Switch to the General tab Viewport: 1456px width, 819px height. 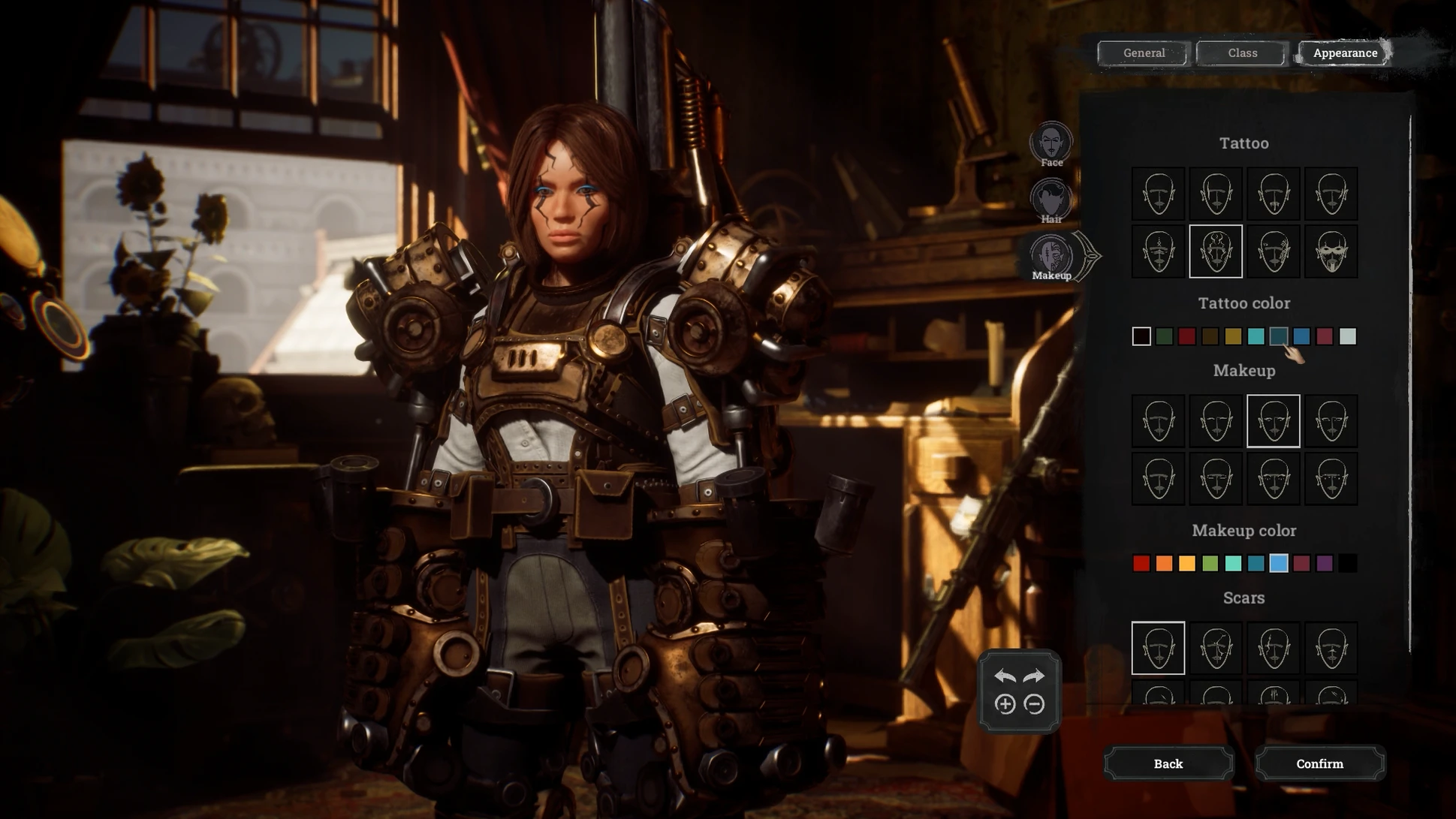tap(1144, 53)
